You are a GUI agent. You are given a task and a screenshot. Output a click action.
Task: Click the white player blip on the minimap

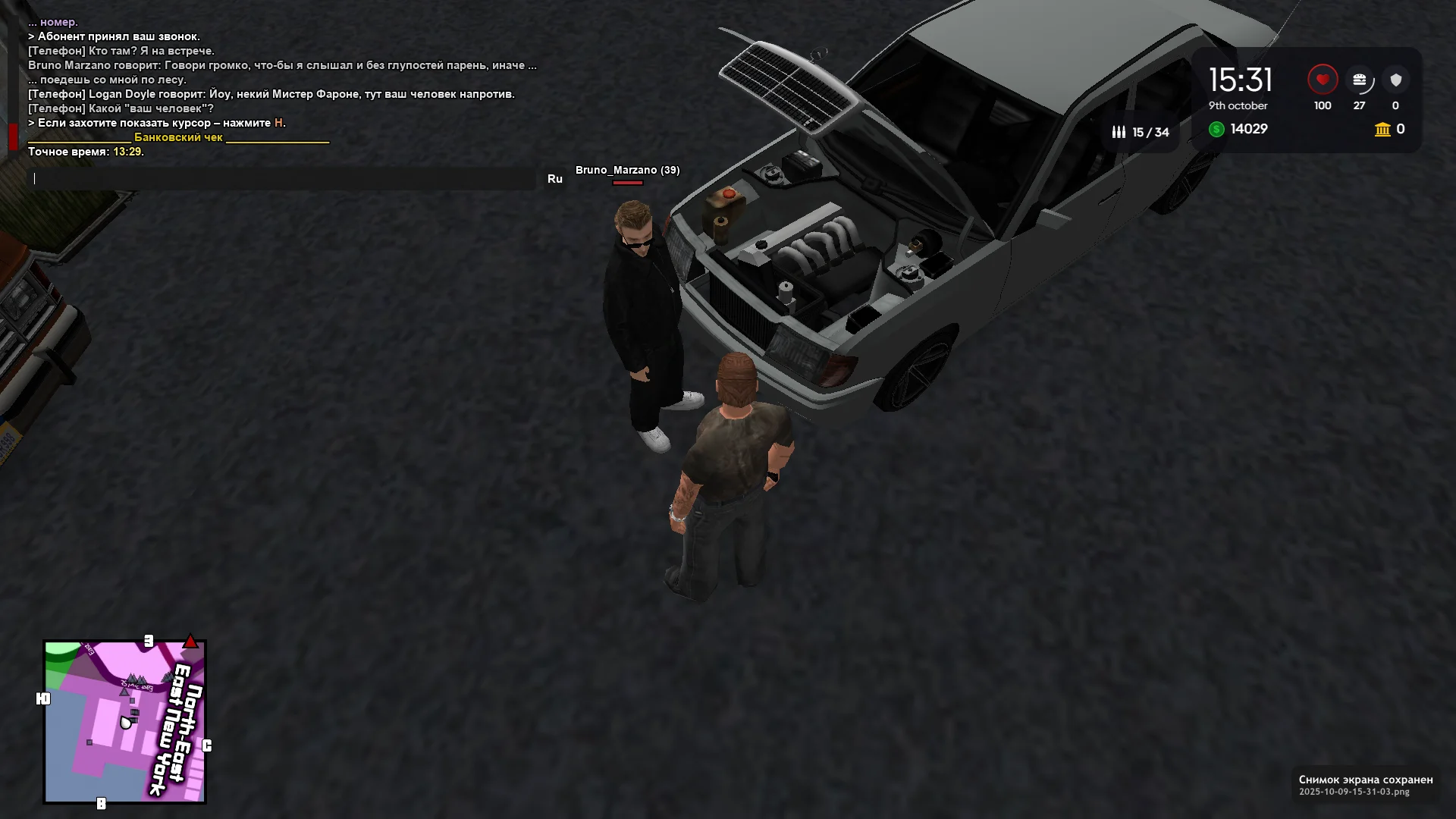pyautogui.click(x=125, y=720)
